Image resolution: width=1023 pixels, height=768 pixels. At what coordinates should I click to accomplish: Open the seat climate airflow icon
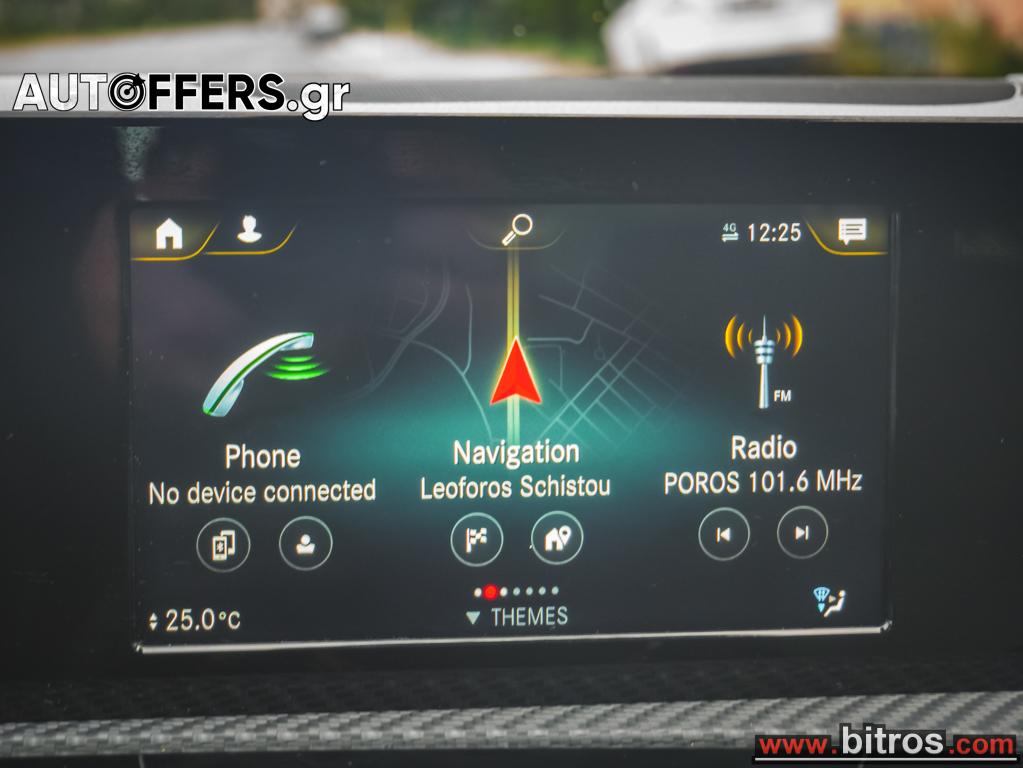pos(829,602)
